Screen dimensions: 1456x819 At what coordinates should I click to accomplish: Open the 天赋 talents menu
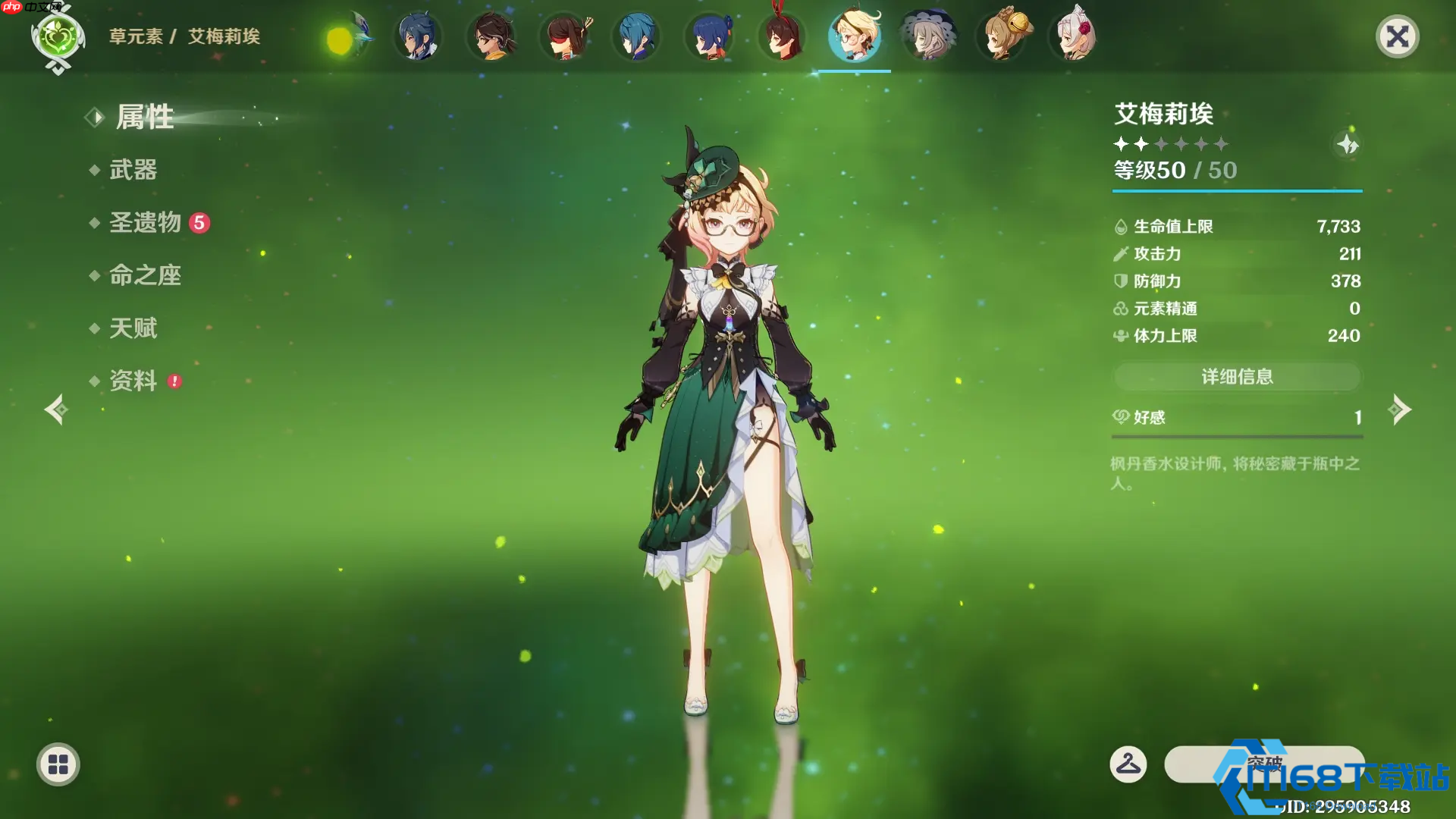(x=133, y=328)
